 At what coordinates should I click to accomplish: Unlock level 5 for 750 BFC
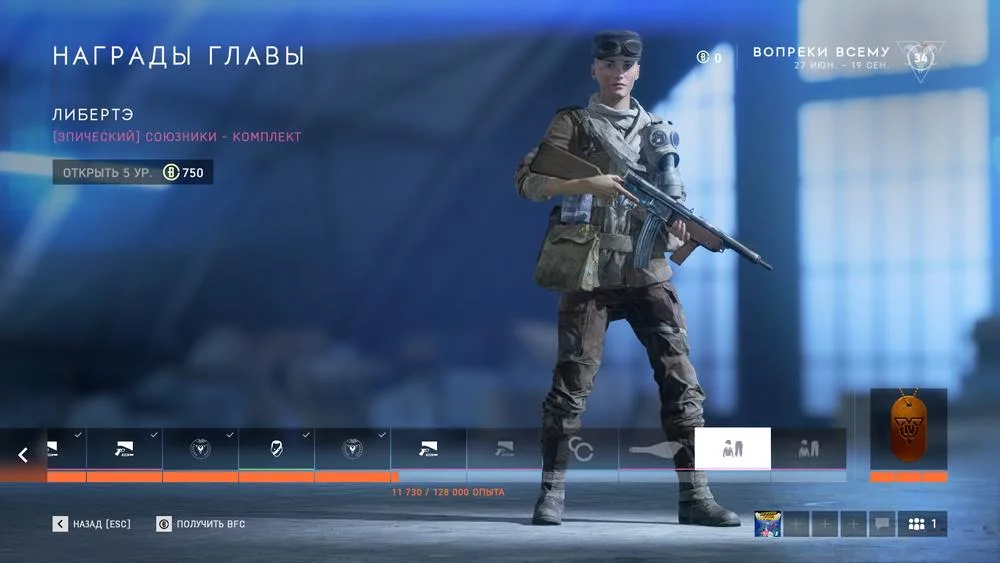[x=133, y=173]
